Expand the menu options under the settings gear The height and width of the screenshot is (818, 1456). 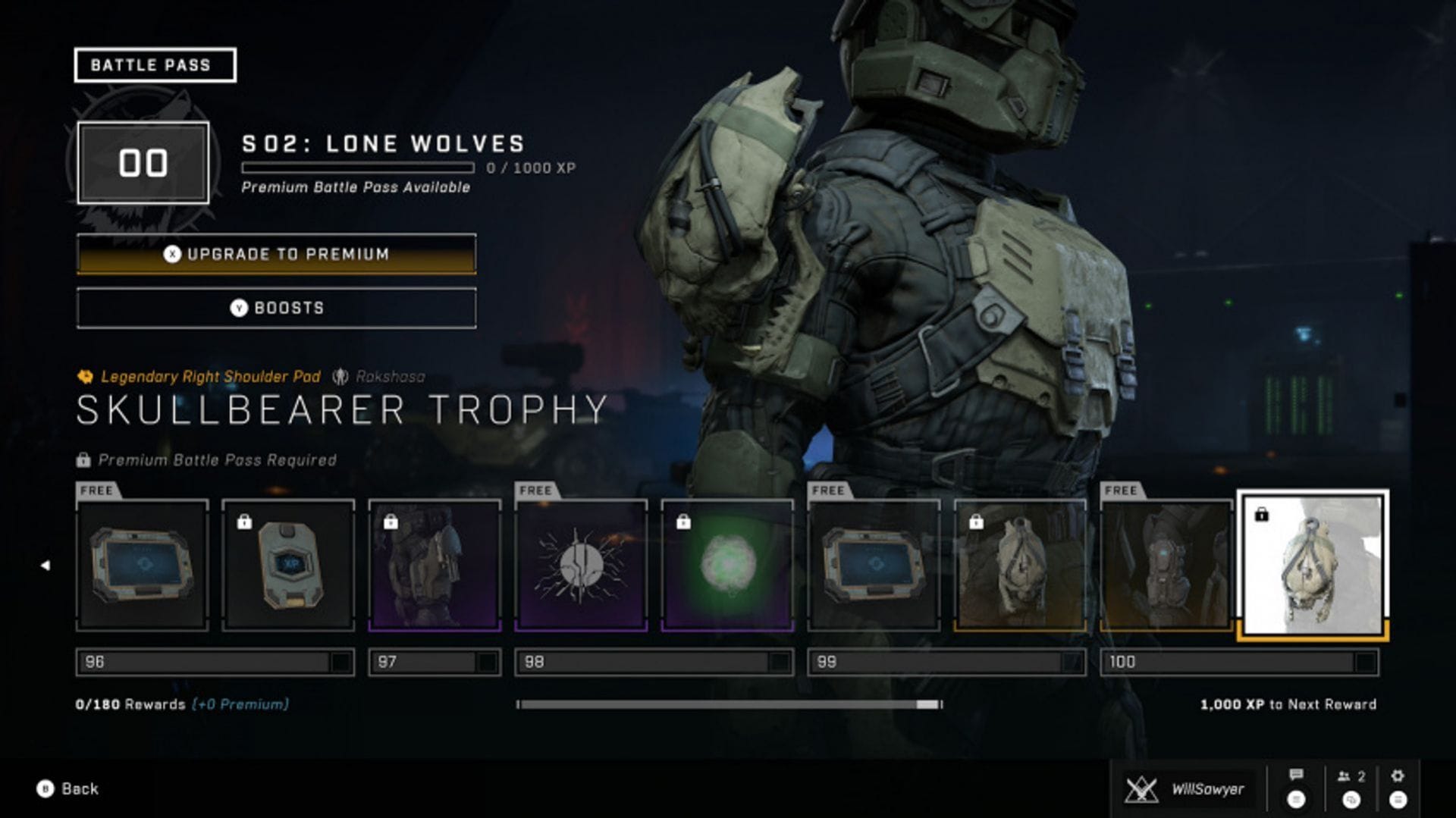(1397, 800)
